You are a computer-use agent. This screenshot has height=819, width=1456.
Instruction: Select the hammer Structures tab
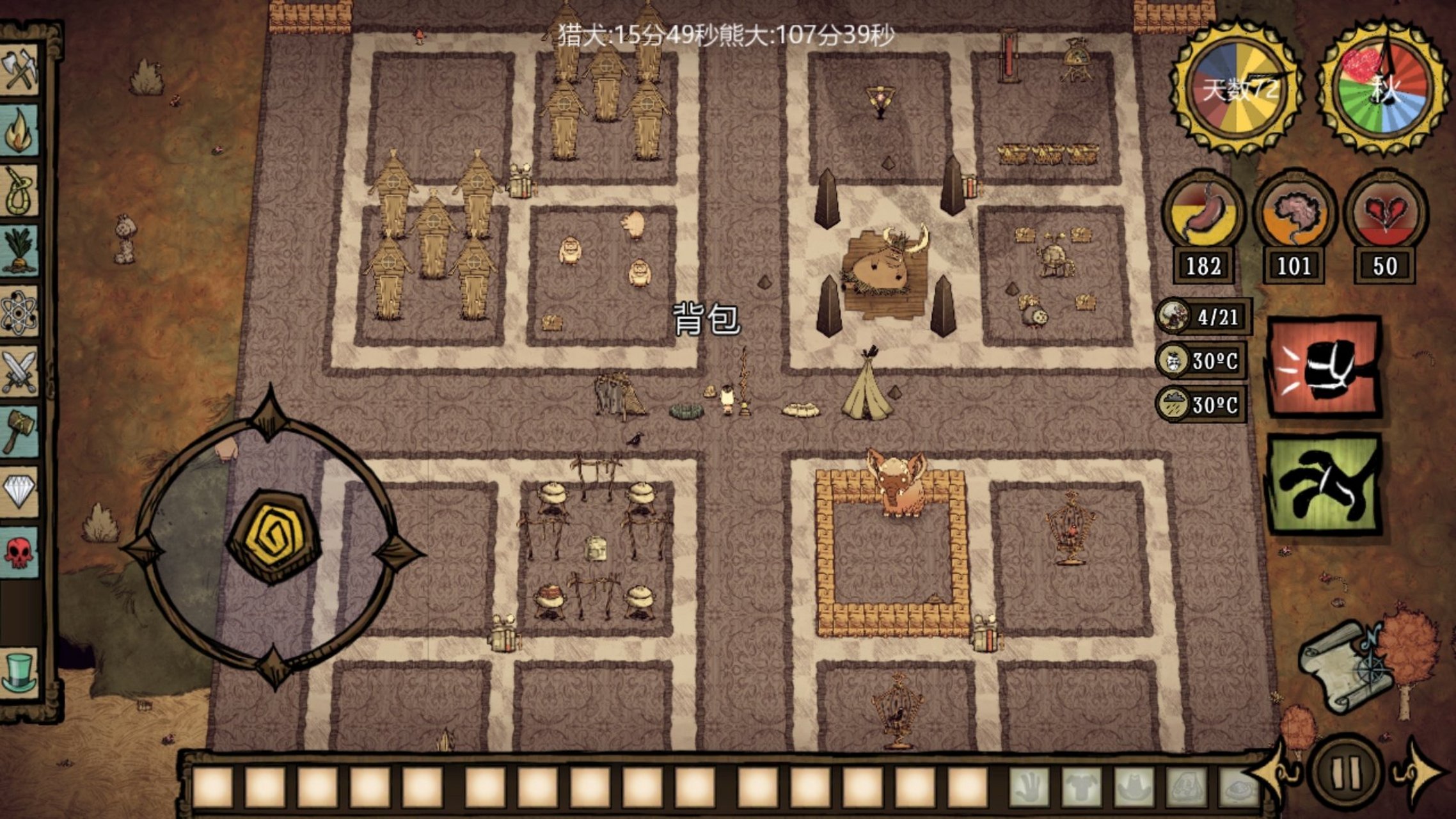[20, 432]
